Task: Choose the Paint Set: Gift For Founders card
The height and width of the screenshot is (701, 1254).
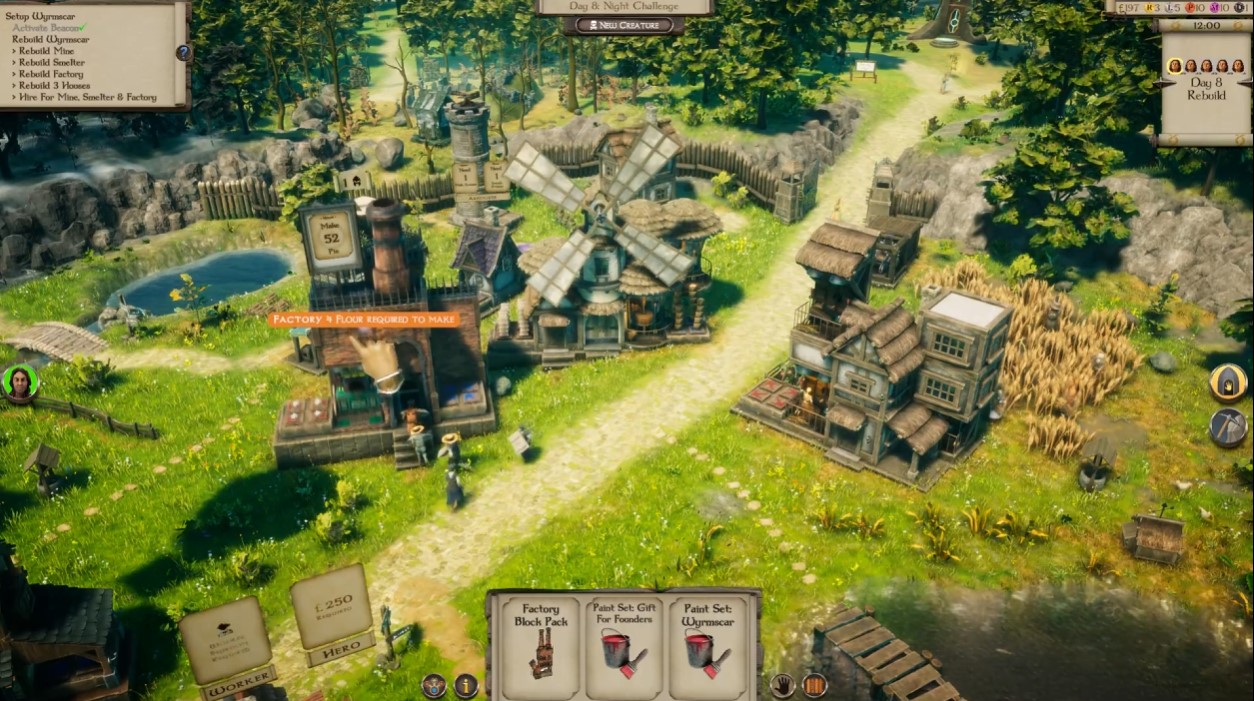Action: click(624, 640)
